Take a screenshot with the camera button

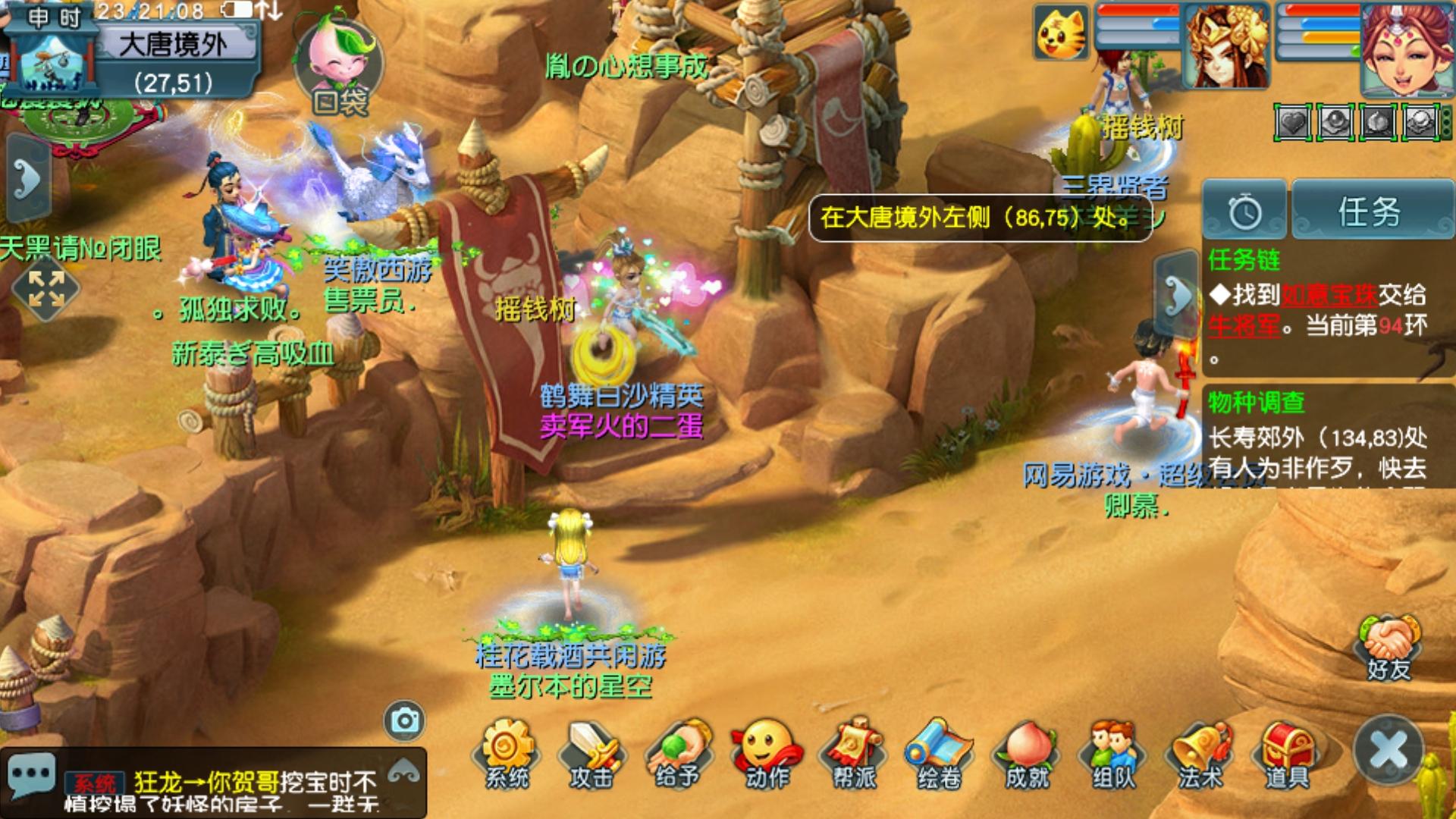(x=404, y=720)
